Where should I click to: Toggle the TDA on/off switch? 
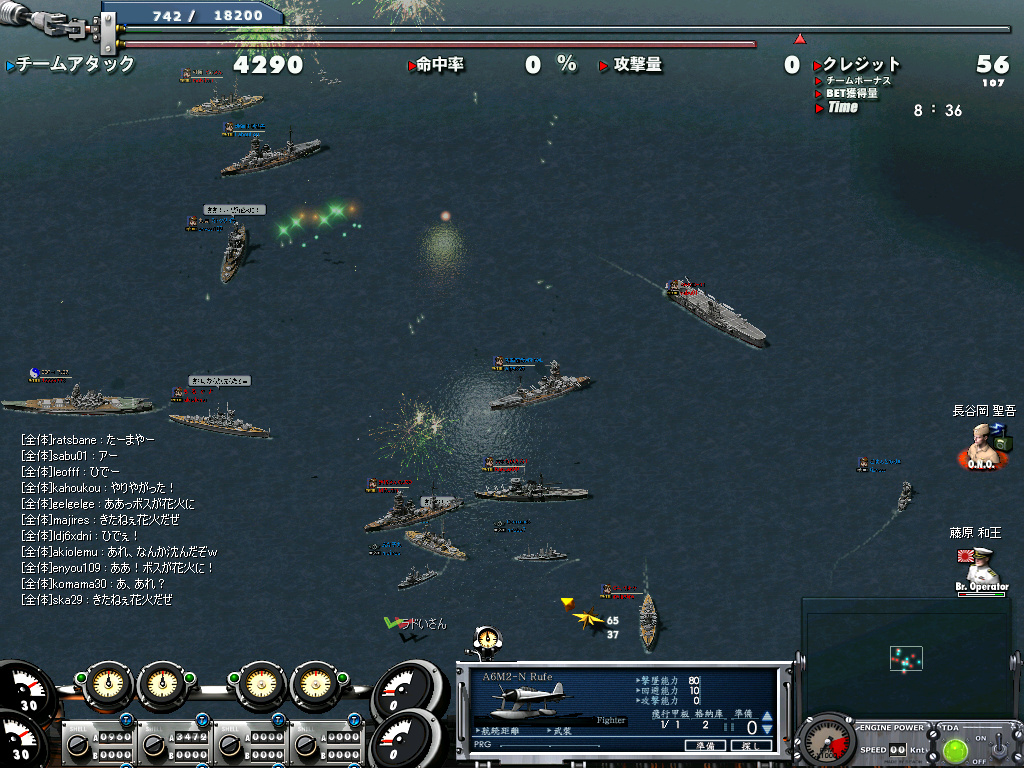click(x=1001, y=746)
